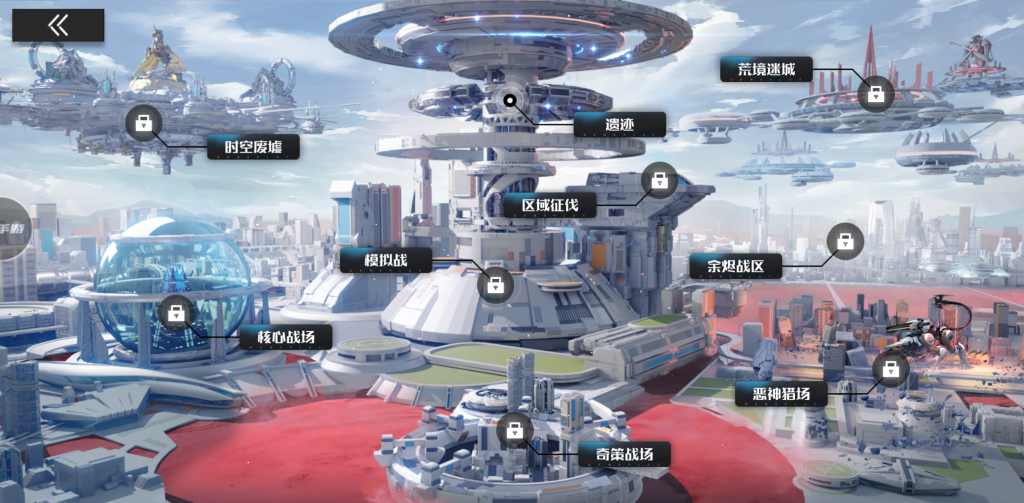Choose the 恶神猎场 label
This screenshot has width=1024, height=503.
coord(781,393)
